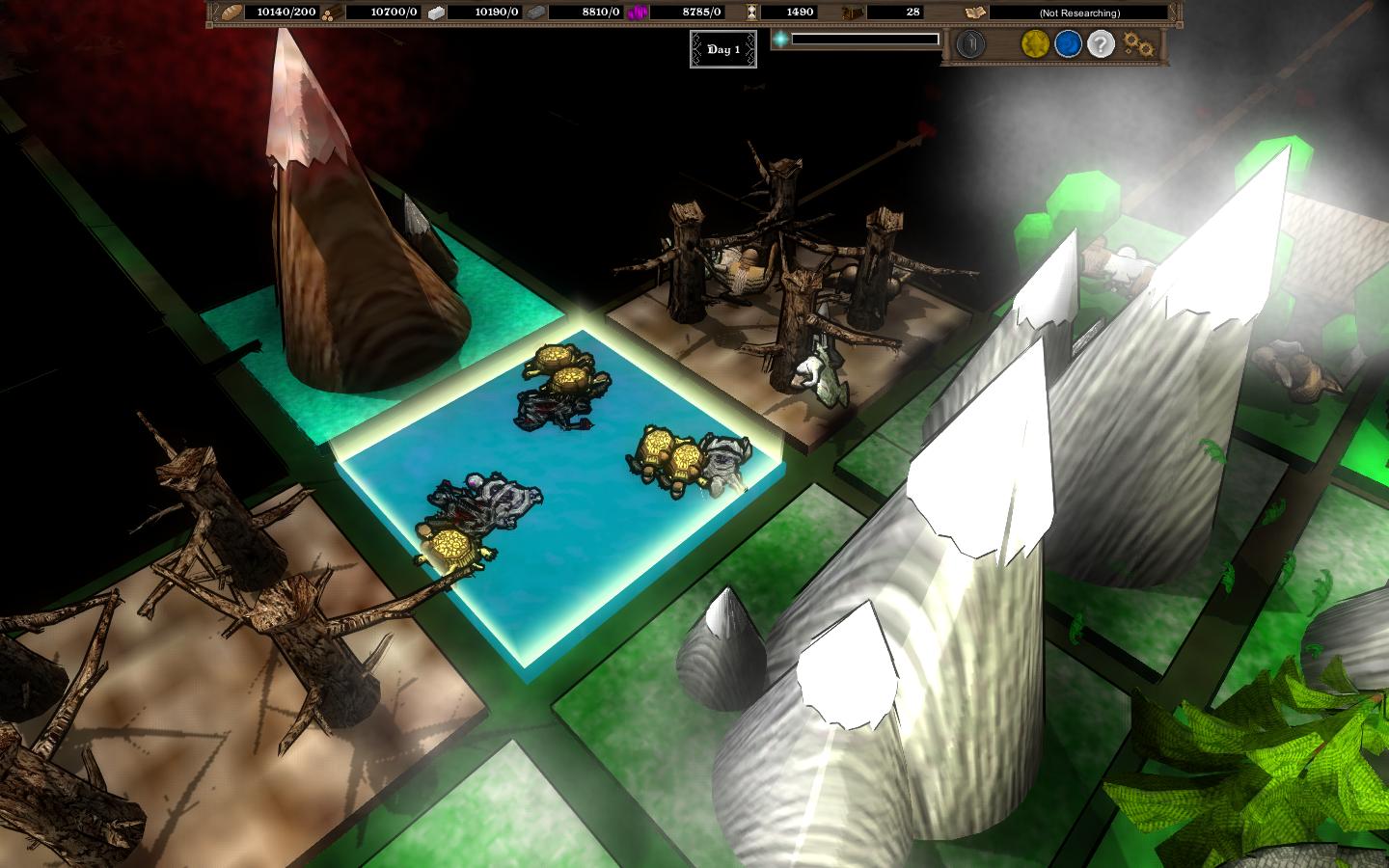Click the stone blocks resource icon

pos(436,13)
